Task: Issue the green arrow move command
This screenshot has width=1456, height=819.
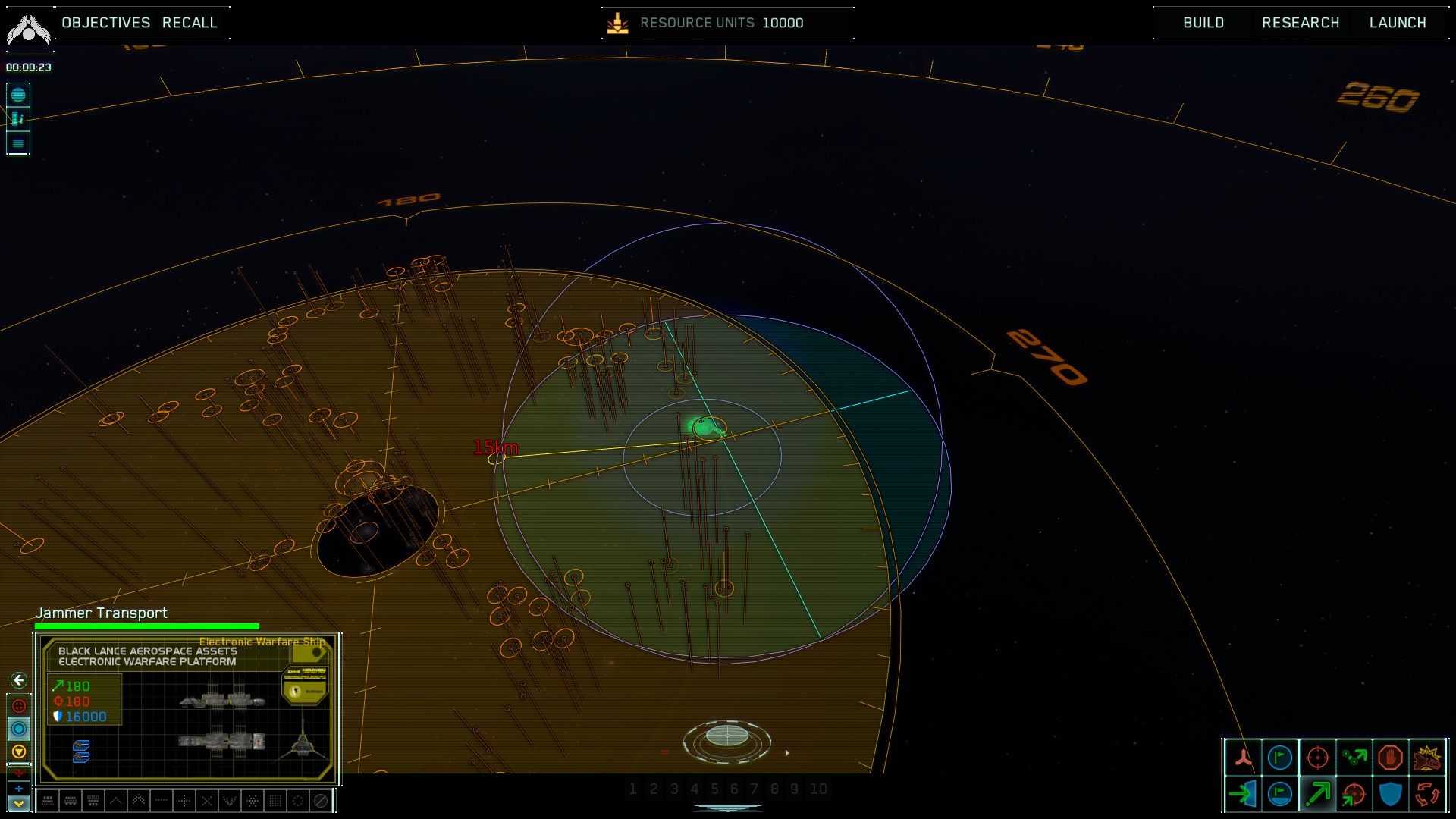Action: 1317,794
